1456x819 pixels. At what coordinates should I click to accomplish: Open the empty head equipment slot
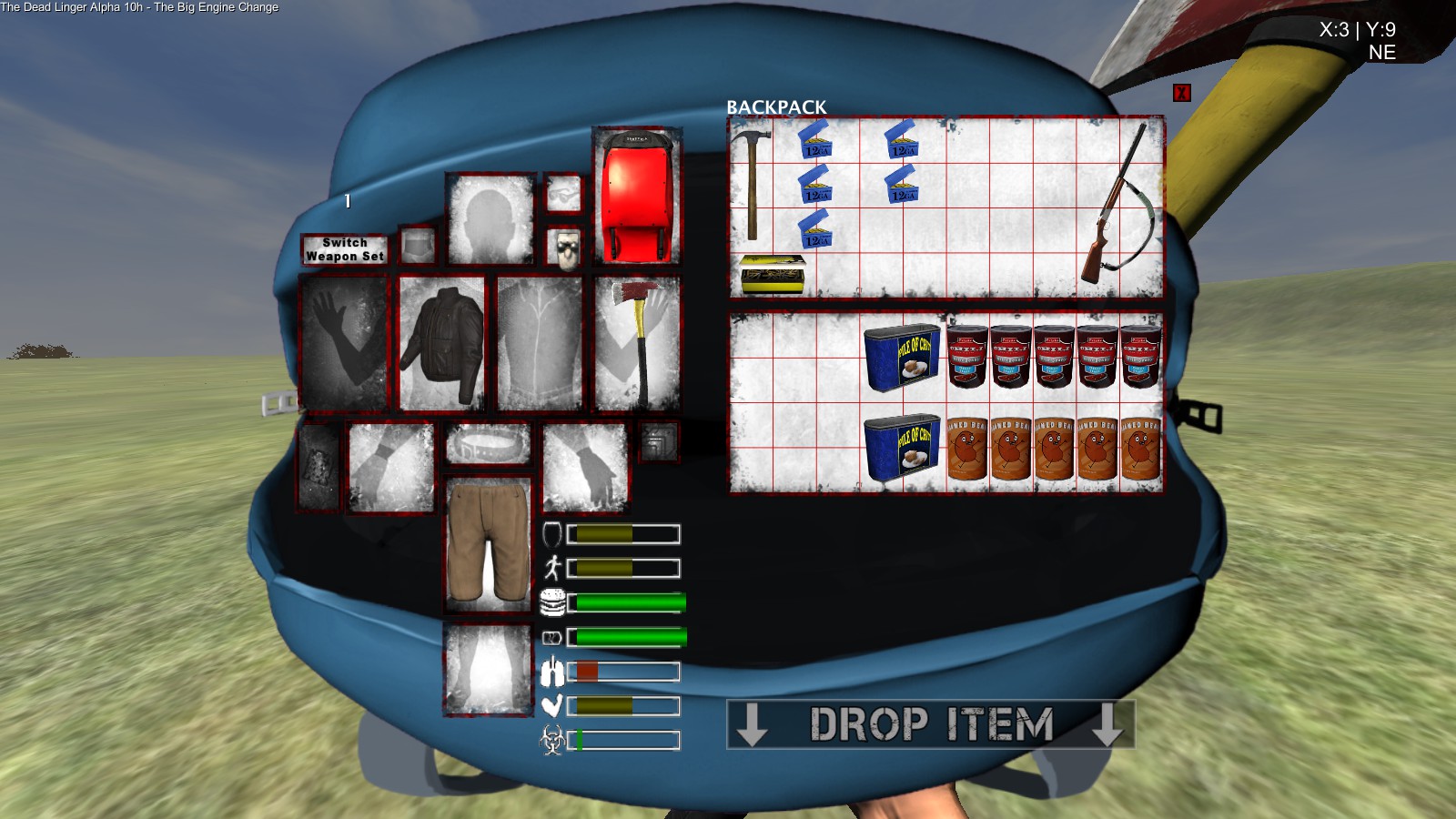(x=490, y=218)
